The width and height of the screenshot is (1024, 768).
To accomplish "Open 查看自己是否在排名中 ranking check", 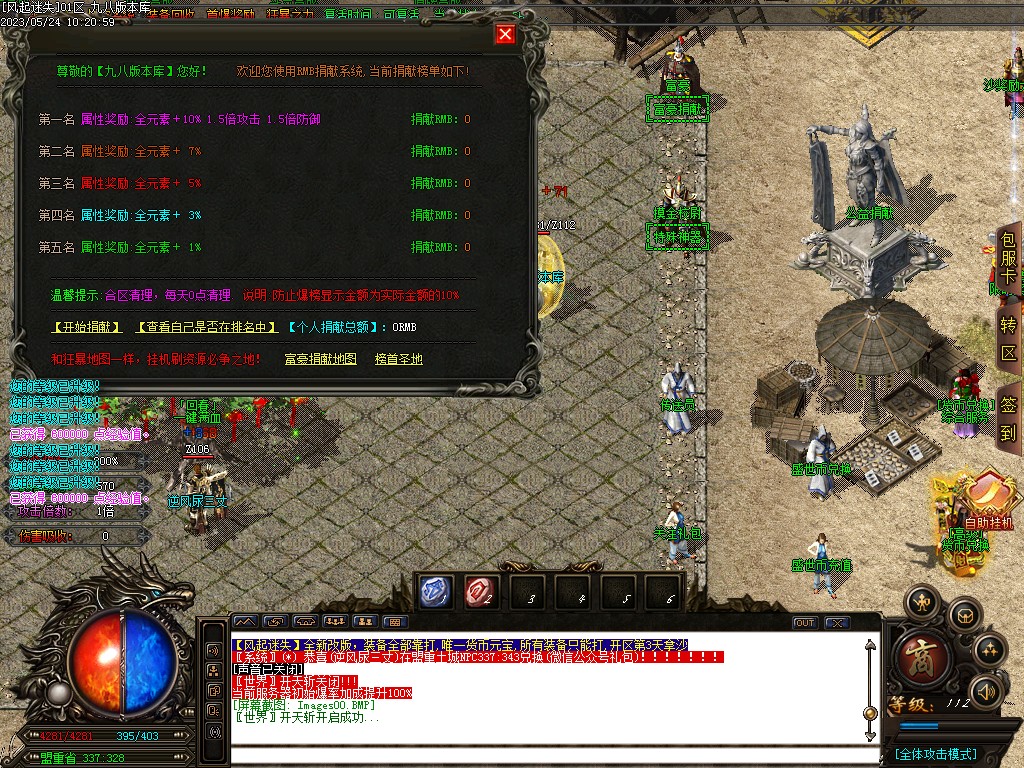I will (206, 327).
